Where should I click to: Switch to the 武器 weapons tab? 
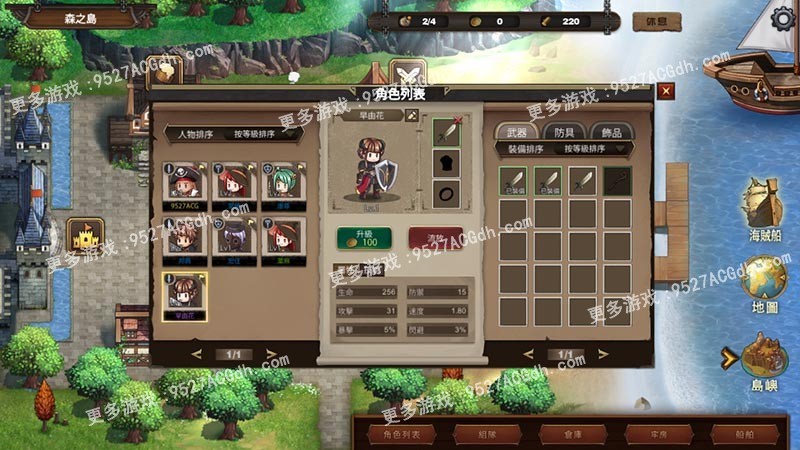pyautogui.click(x=516, y=132)
